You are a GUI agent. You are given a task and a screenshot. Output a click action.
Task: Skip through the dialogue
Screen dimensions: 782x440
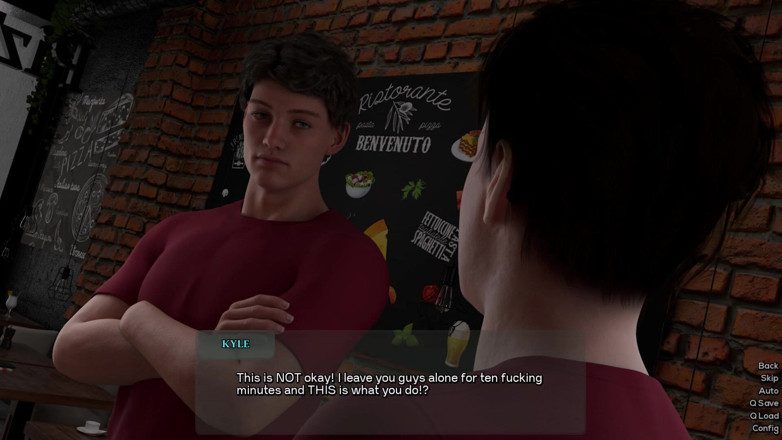tap(768, 378)
